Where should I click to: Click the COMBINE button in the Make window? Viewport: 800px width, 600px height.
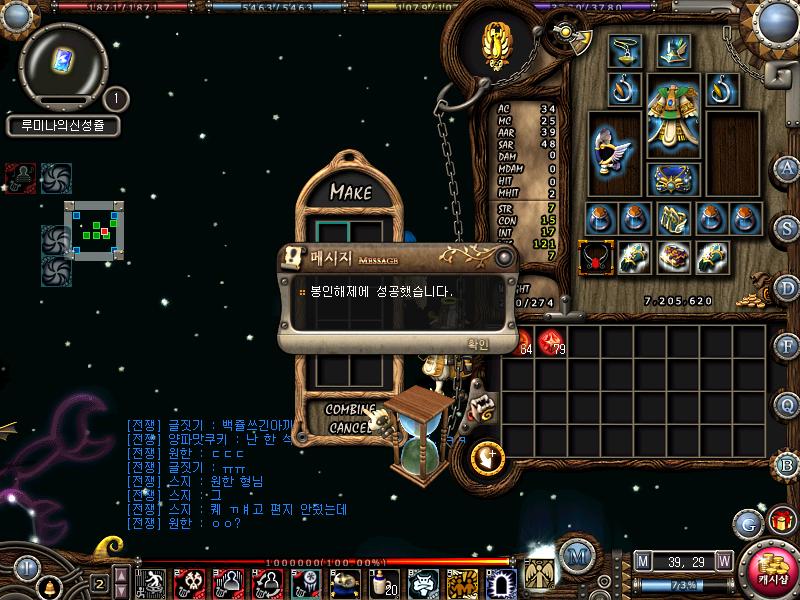click(x=350, y=409)
